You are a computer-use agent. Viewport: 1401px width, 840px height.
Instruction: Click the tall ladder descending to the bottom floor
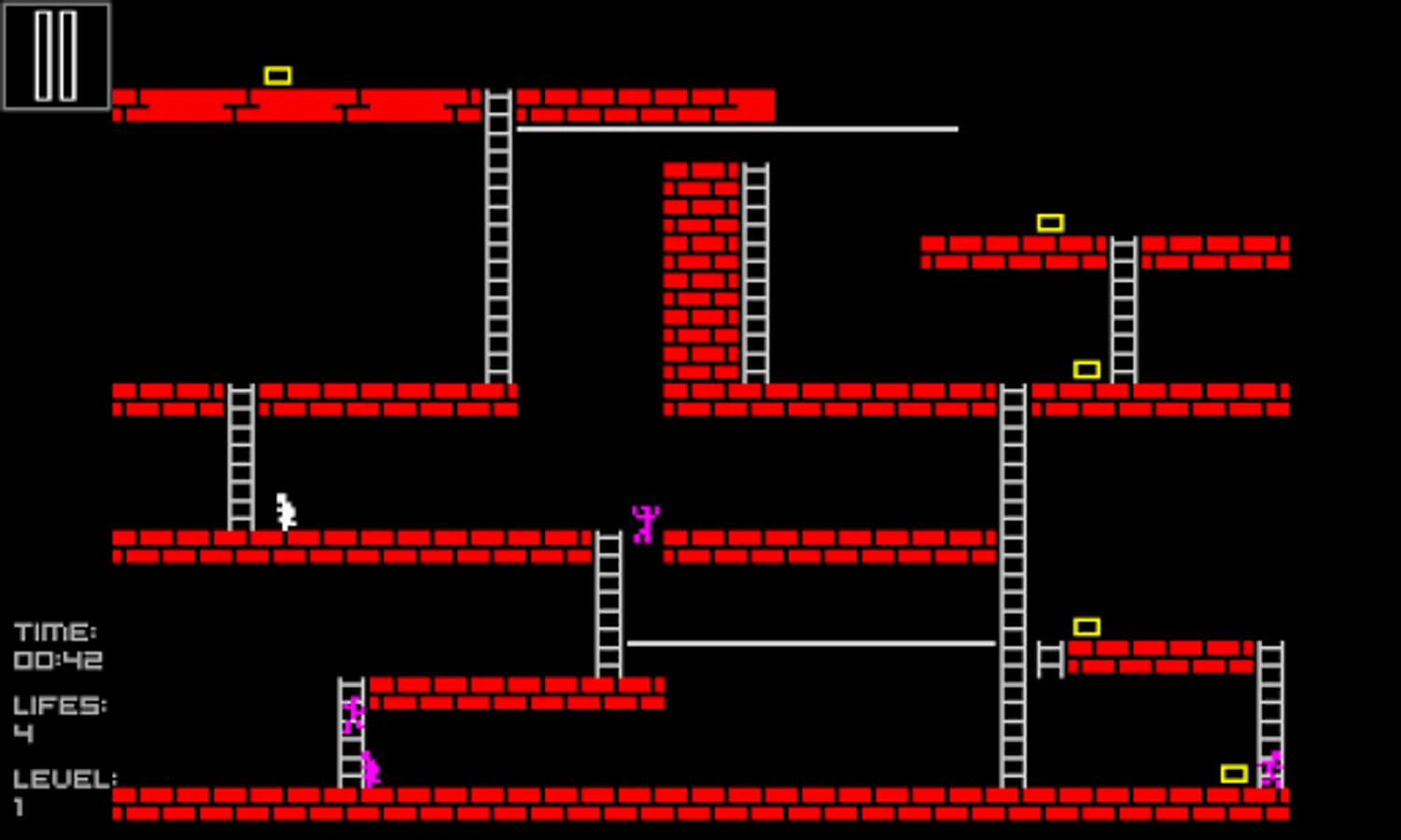coord(1013,579)
